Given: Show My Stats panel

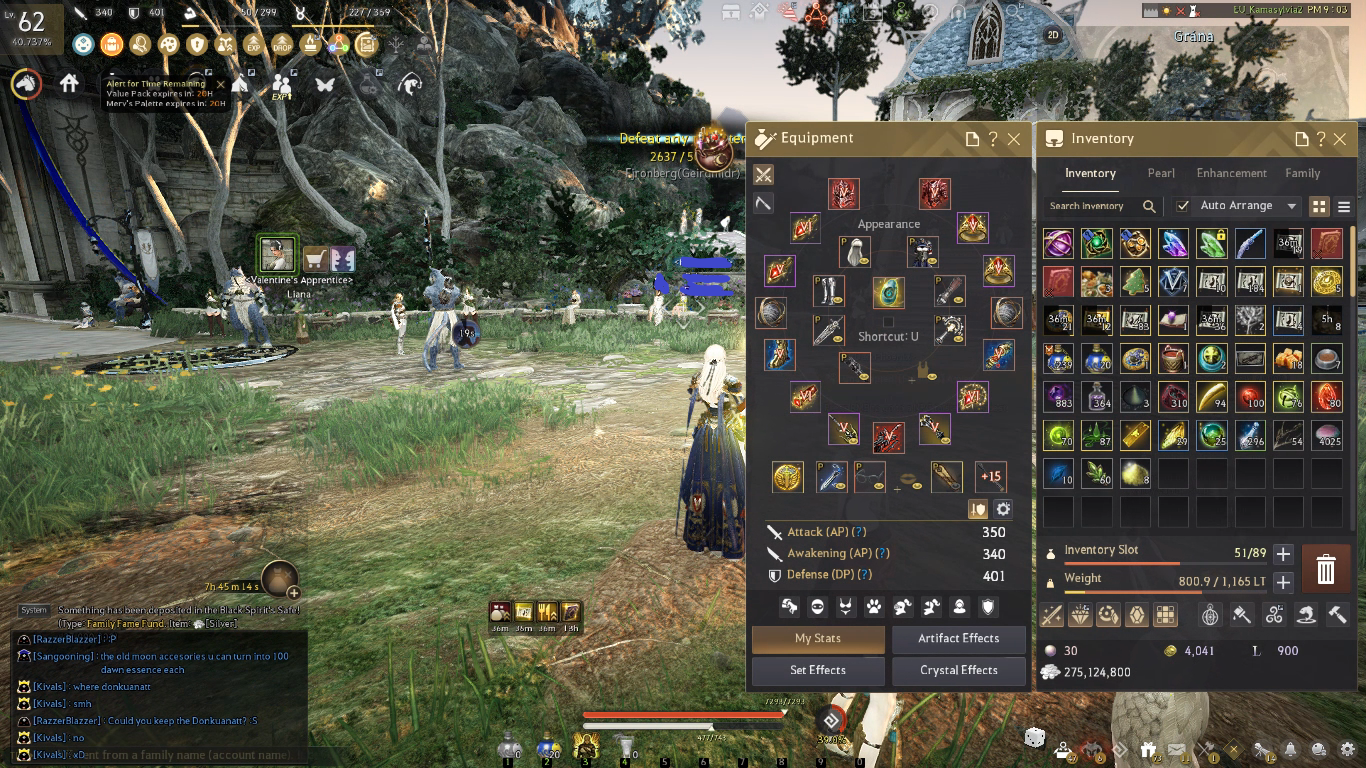Looking at the screenshot, I should [818, 638].
